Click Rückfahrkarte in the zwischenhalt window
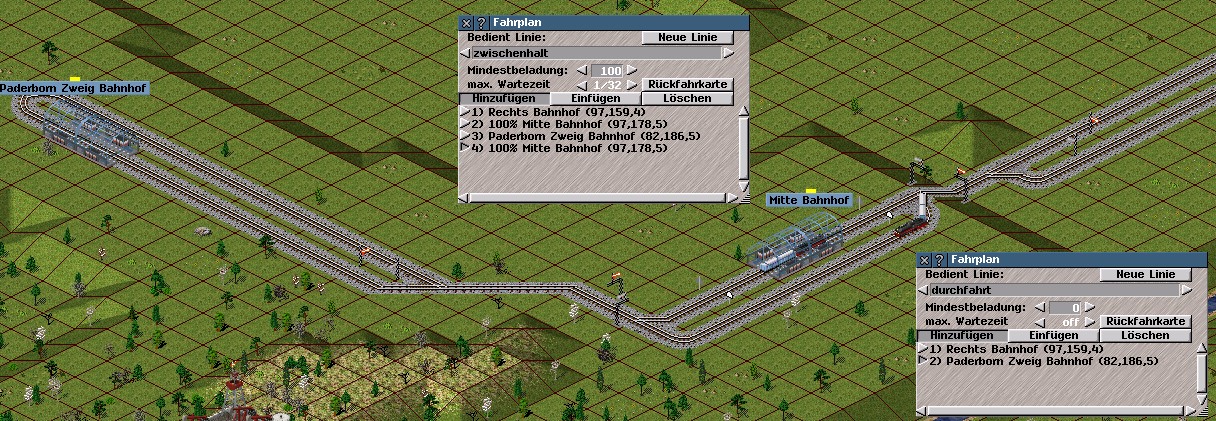The image size is (1216, 421). [687, 85]
